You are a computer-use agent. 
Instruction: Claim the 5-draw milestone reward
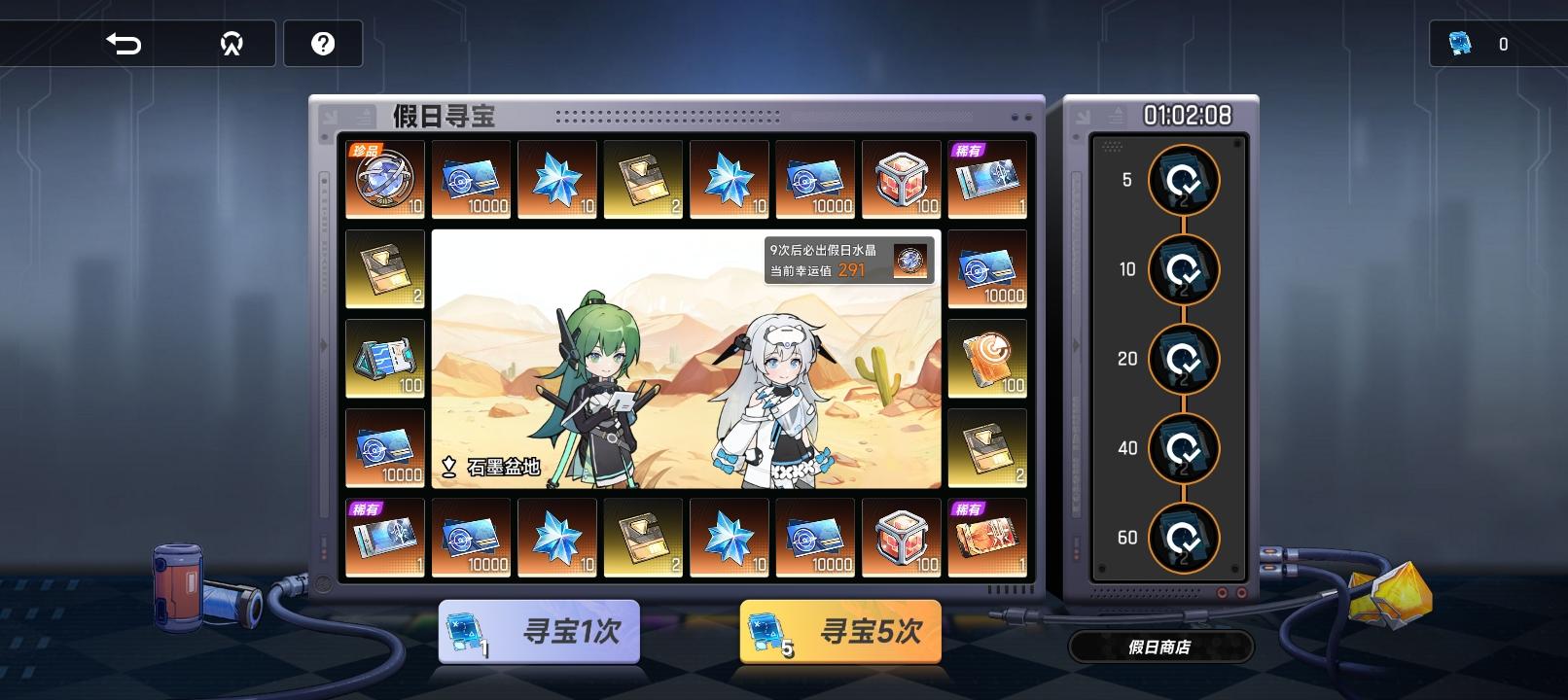point(1185,181)
